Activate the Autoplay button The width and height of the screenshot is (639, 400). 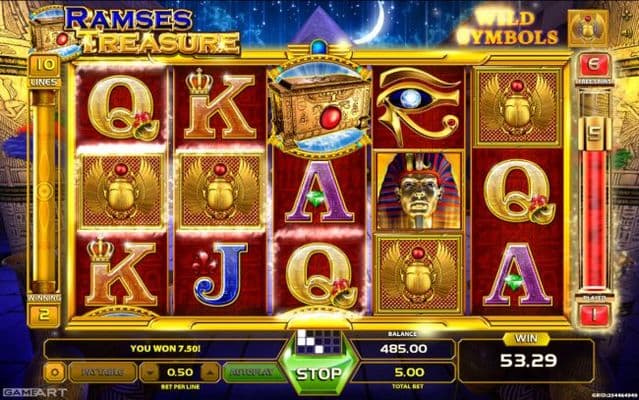(x=250, y=372)
